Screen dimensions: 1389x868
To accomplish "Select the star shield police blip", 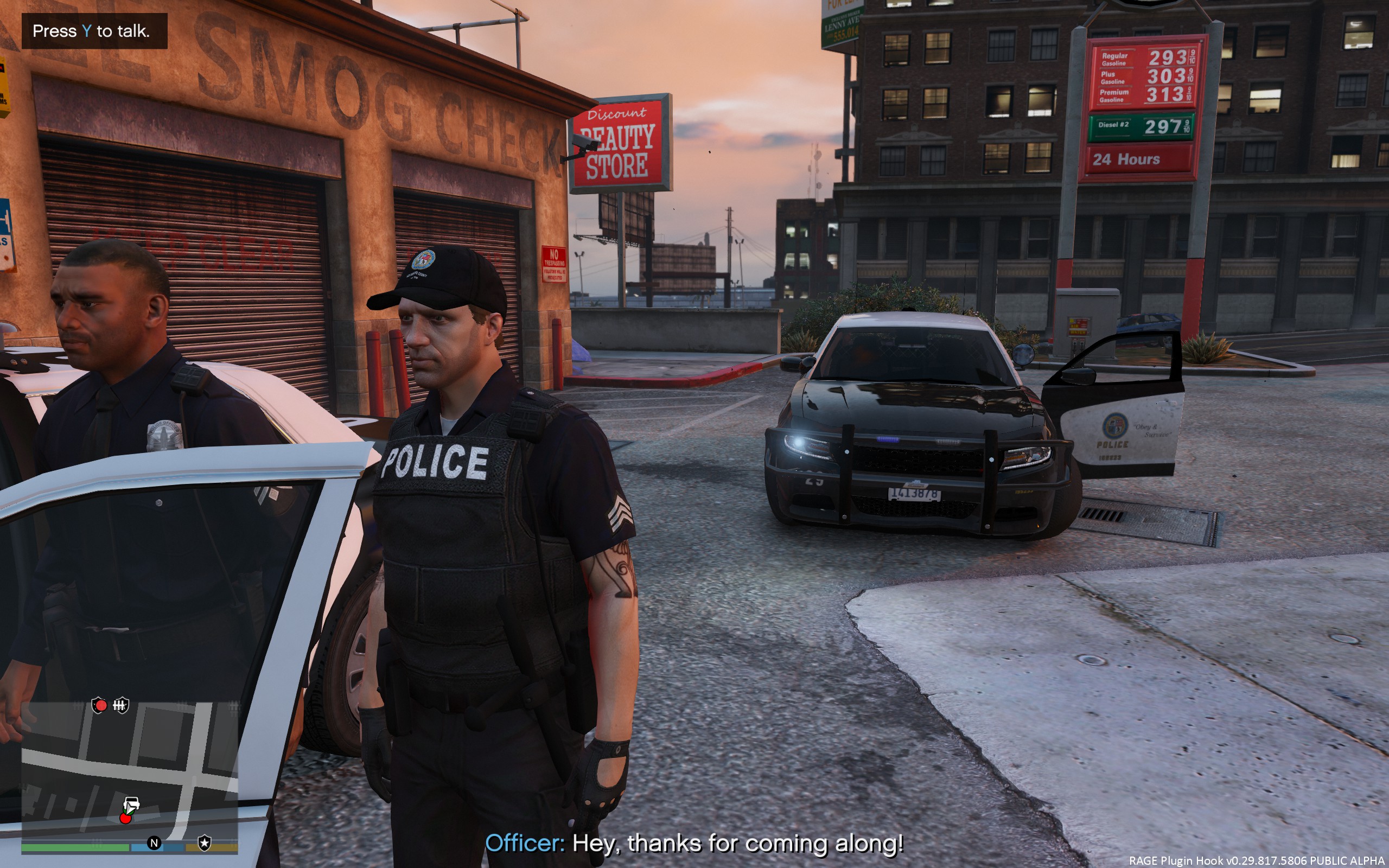I will tap(205, 843).
